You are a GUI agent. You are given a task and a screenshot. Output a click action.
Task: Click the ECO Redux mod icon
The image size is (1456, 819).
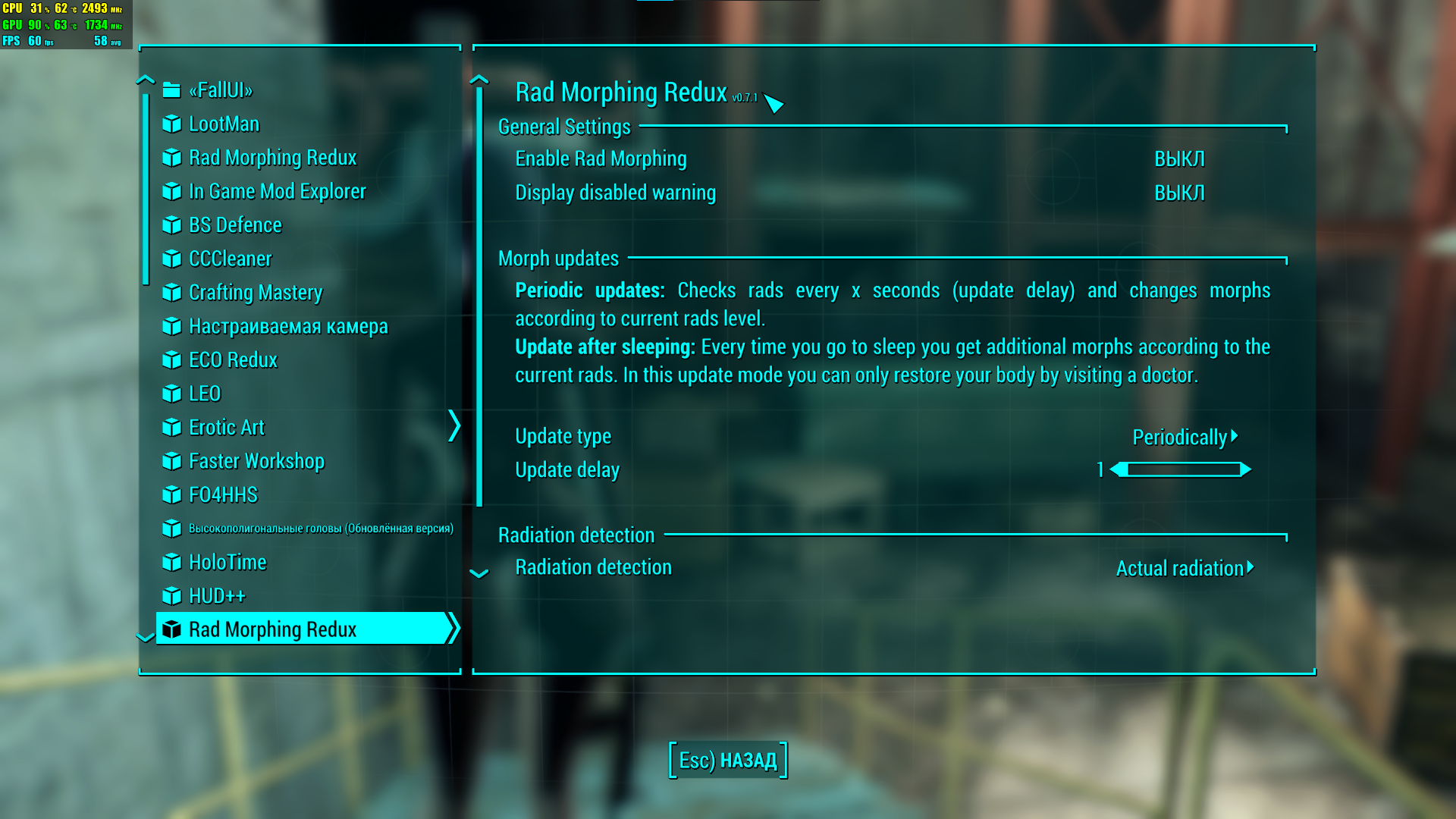172,360
